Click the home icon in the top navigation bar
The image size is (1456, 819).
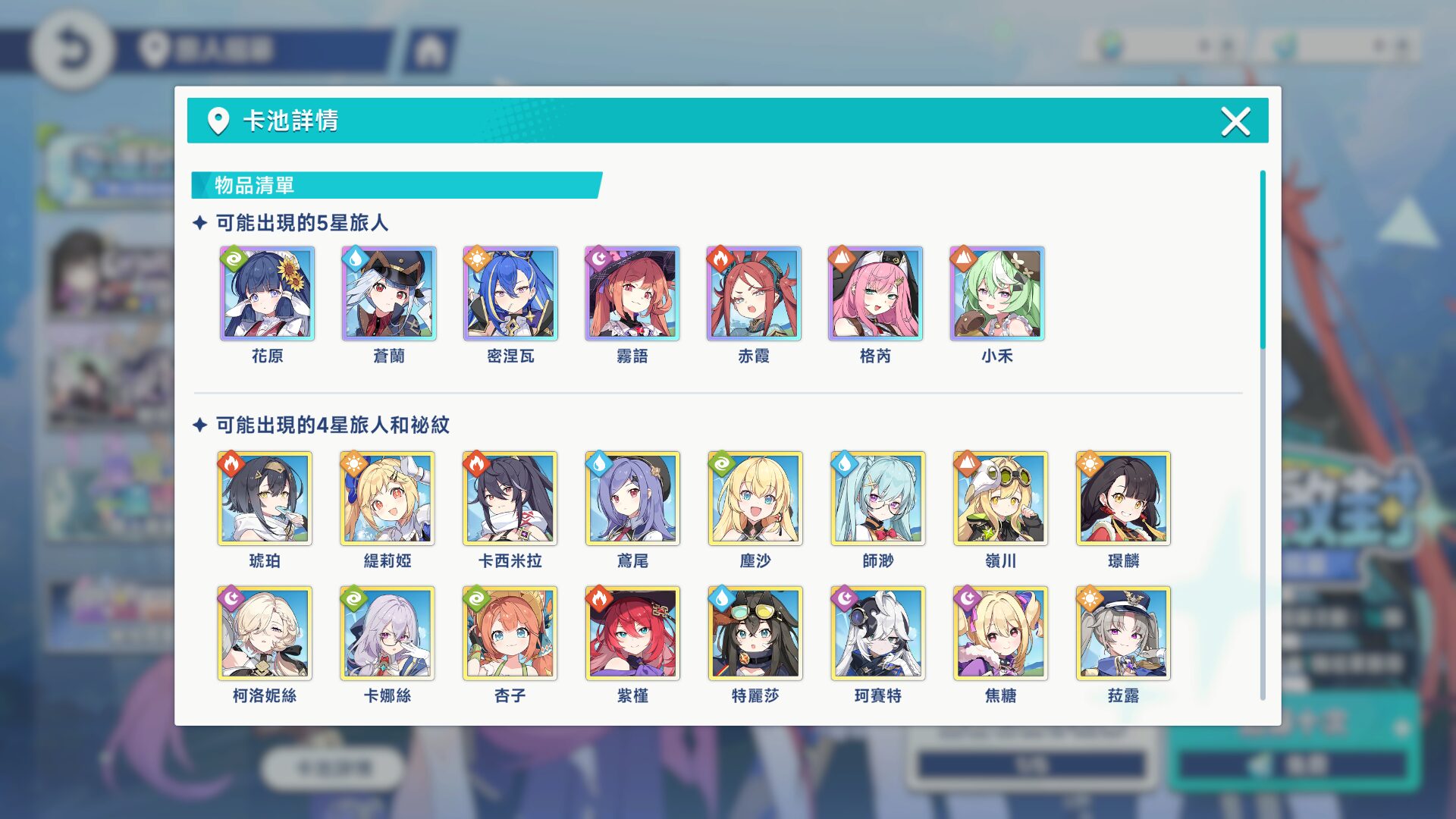point(432,49)
